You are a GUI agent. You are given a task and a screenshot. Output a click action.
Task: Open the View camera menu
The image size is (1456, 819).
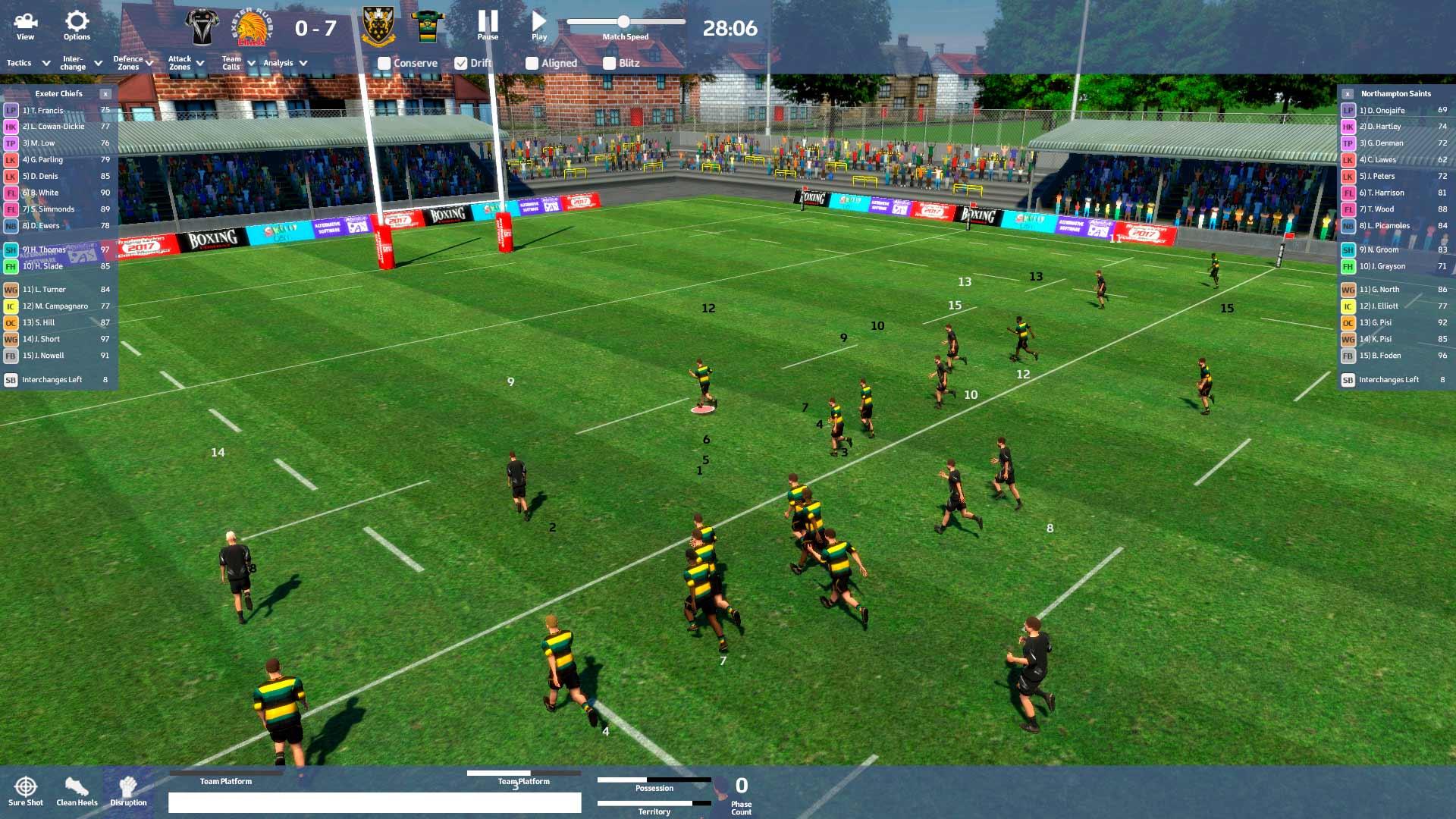[26, 25]
